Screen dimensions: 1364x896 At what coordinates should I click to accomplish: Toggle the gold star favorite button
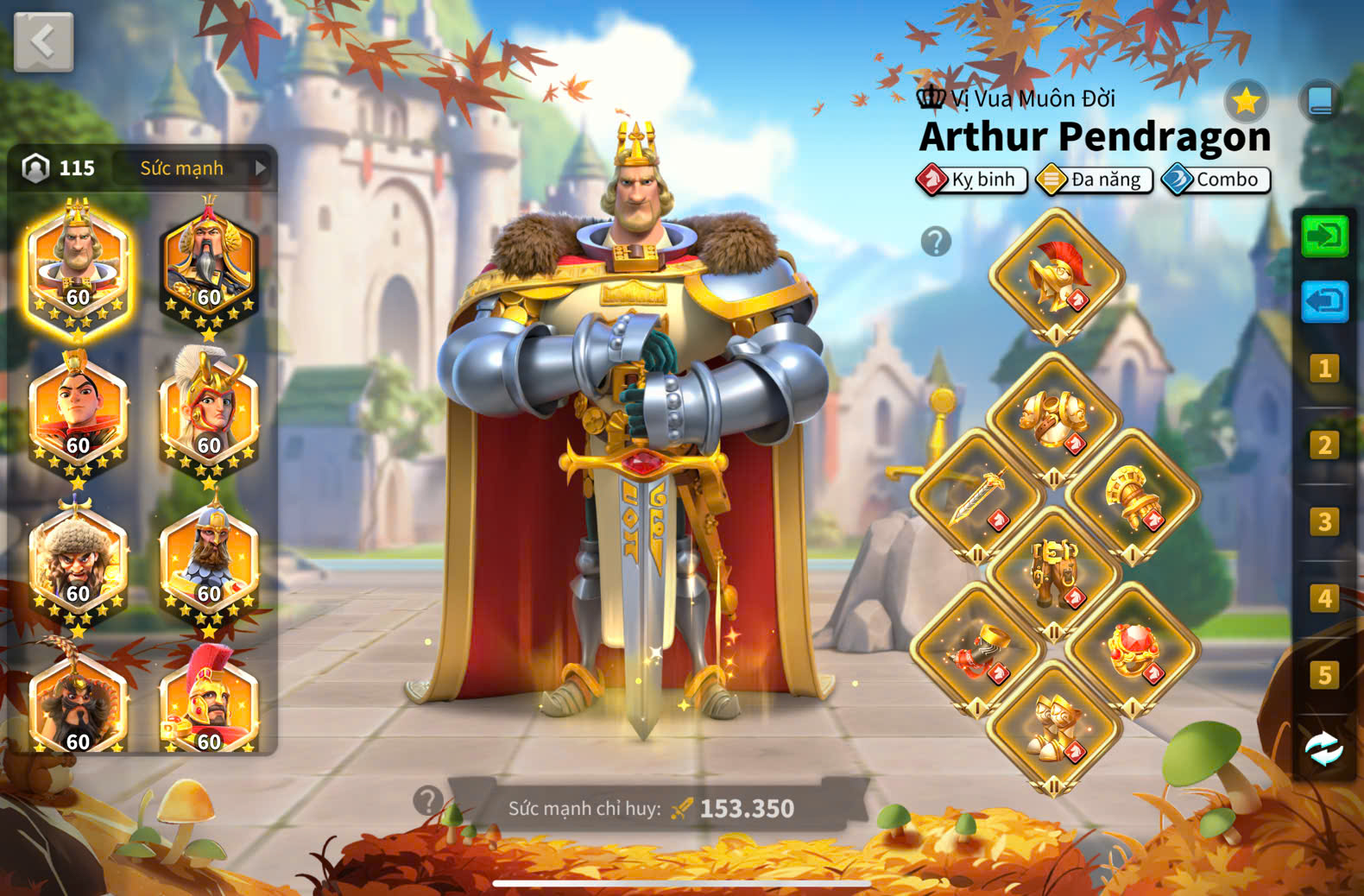click(1246, 102)
